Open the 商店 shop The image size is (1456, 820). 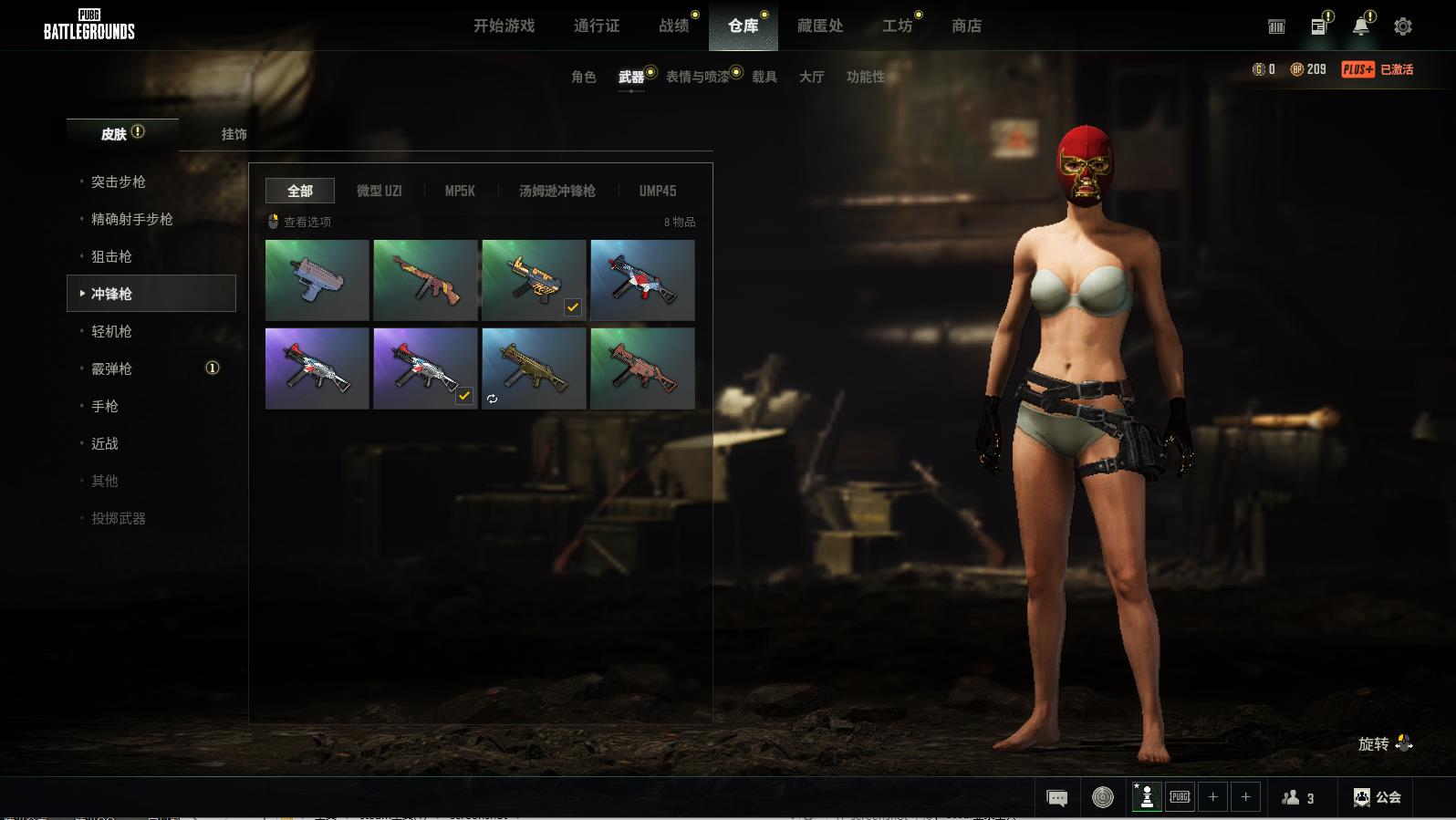click(966, 26)
